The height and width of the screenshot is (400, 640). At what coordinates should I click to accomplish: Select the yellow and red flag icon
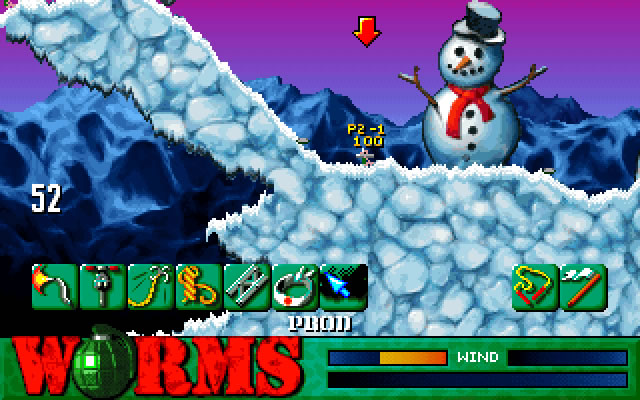pos(535,287)
